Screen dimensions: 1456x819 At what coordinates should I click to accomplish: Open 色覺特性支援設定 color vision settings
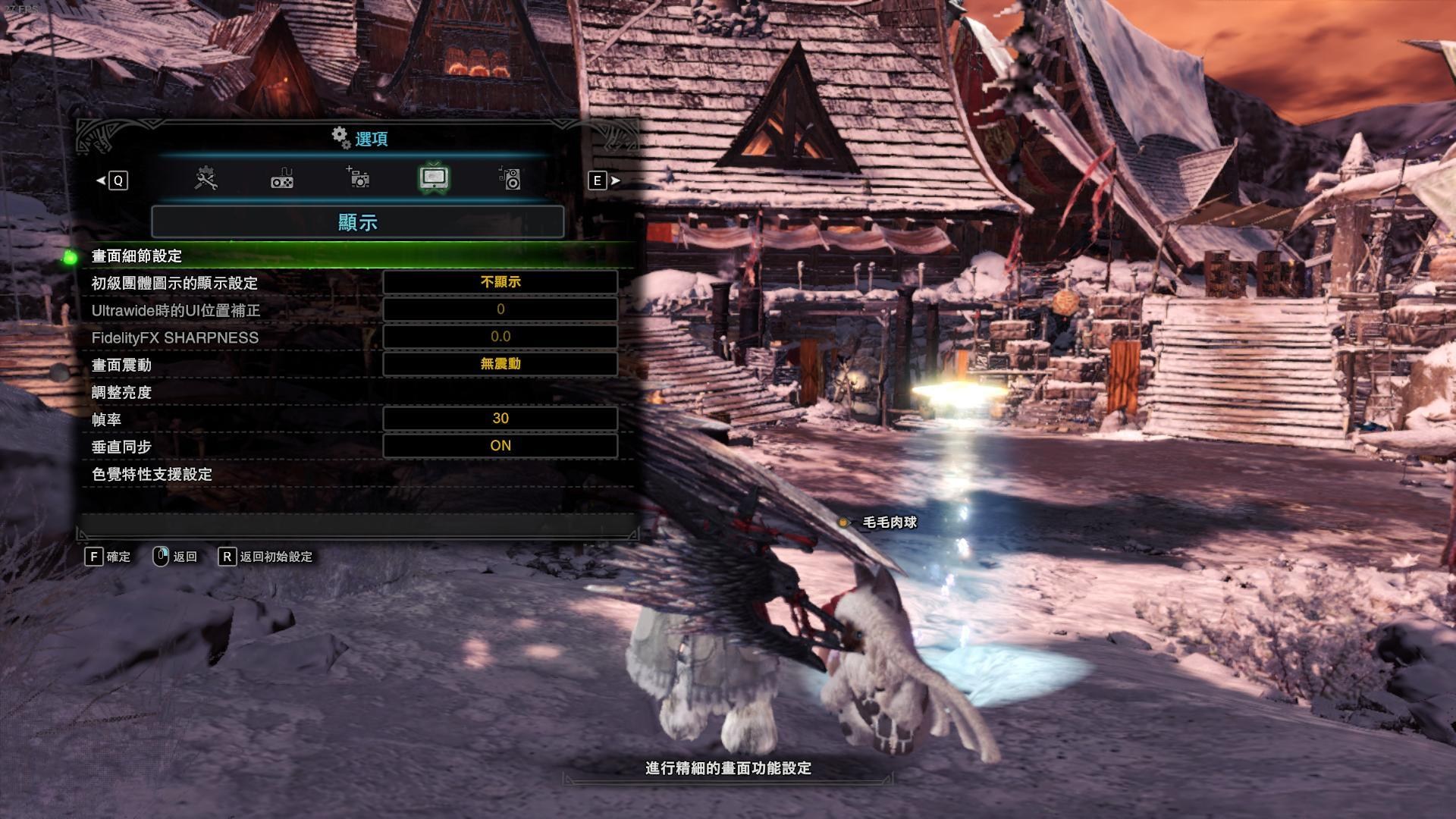point(152,474)
